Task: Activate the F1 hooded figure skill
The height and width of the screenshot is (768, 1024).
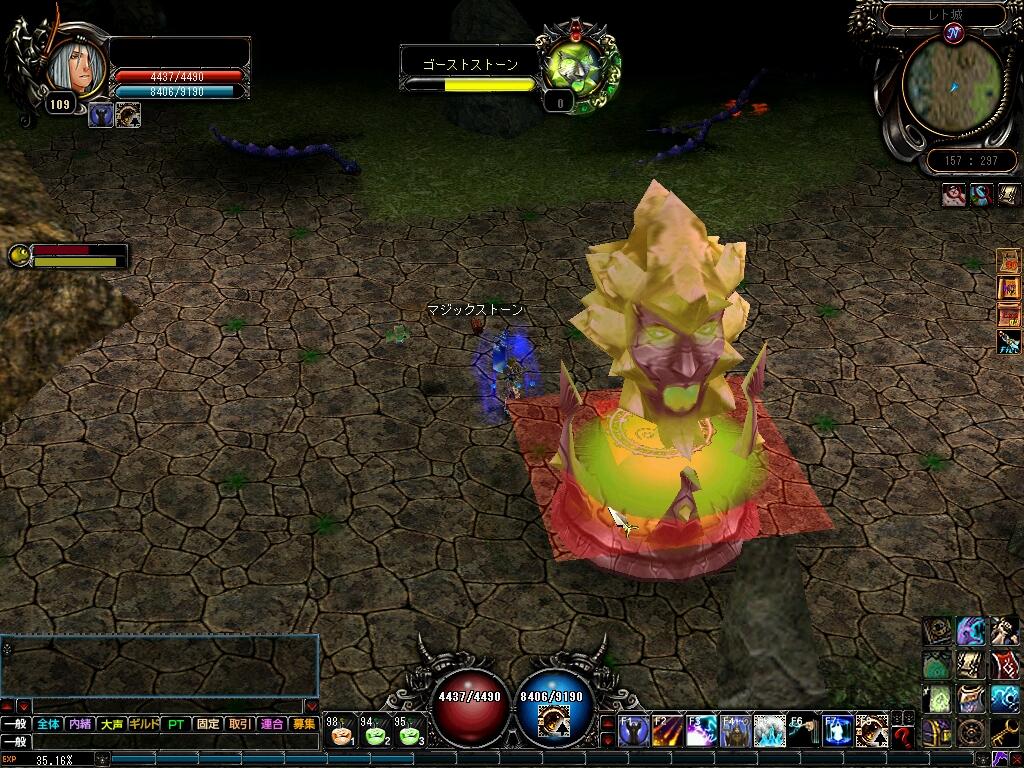Action: (636, 733)
